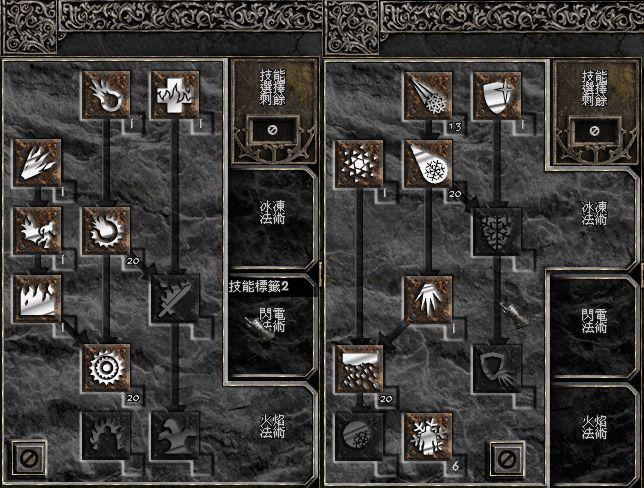The width and height of the screenshot is (644, 488).
Task: Select the Ice Blast skill icon
Action: [x=426, y=160]
